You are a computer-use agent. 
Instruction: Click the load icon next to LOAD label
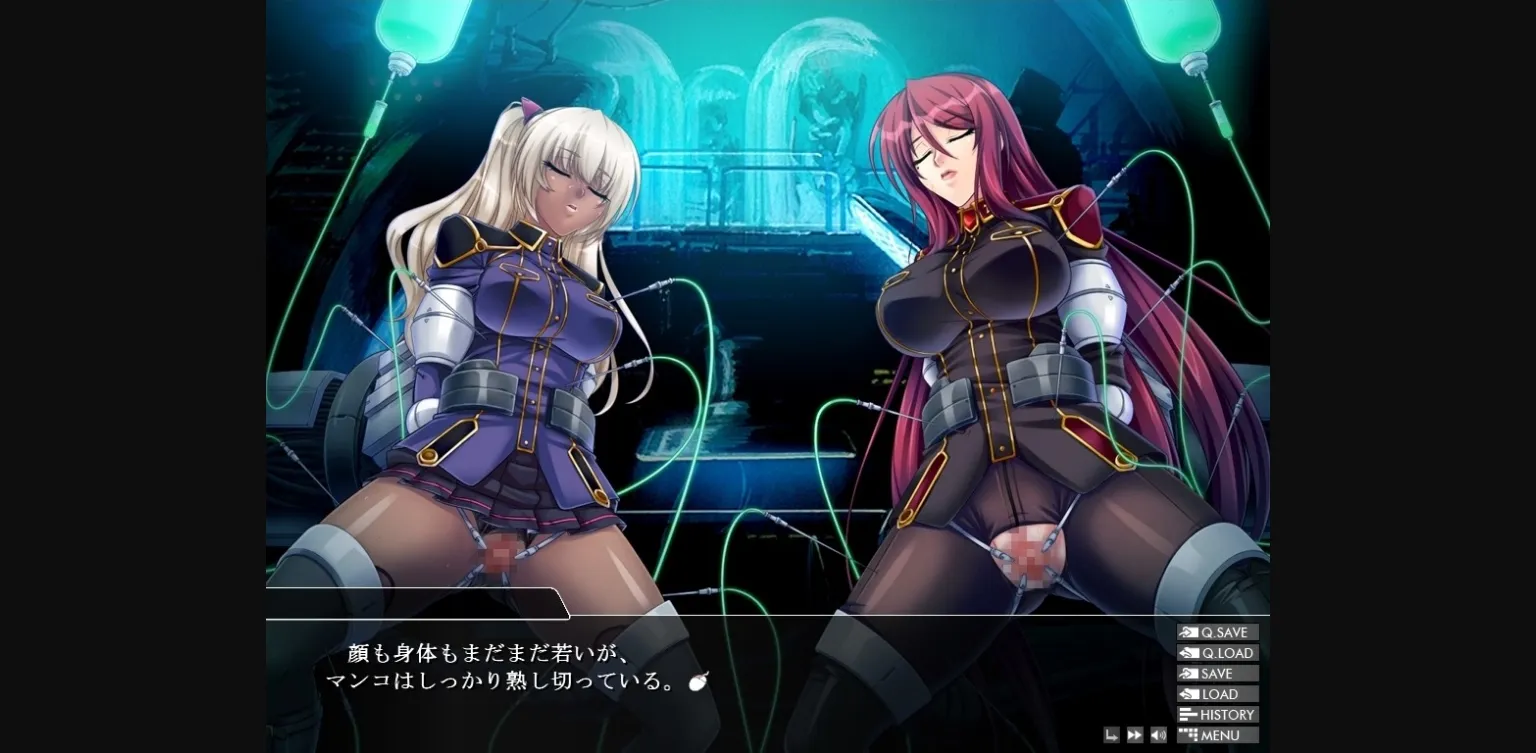coord(1188,694)
